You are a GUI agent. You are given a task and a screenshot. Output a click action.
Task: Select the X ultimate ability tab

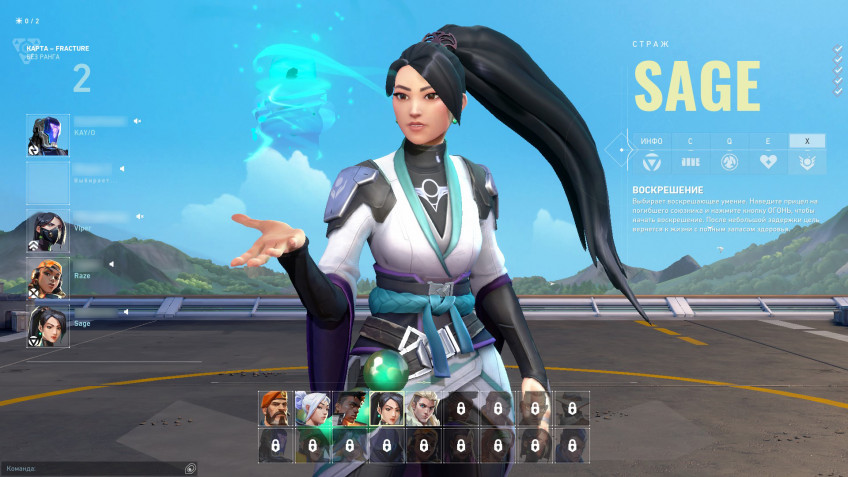(x=807, y=141)
